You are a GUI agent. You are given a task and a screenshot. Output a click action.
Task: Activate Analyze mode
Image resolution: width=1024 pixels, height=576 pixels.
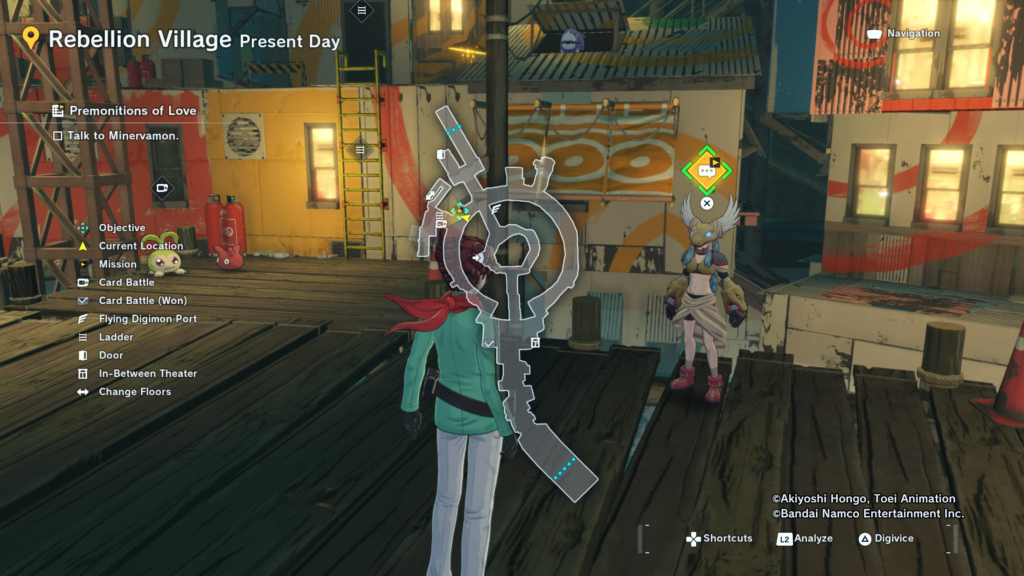click(x=804, y=539)
